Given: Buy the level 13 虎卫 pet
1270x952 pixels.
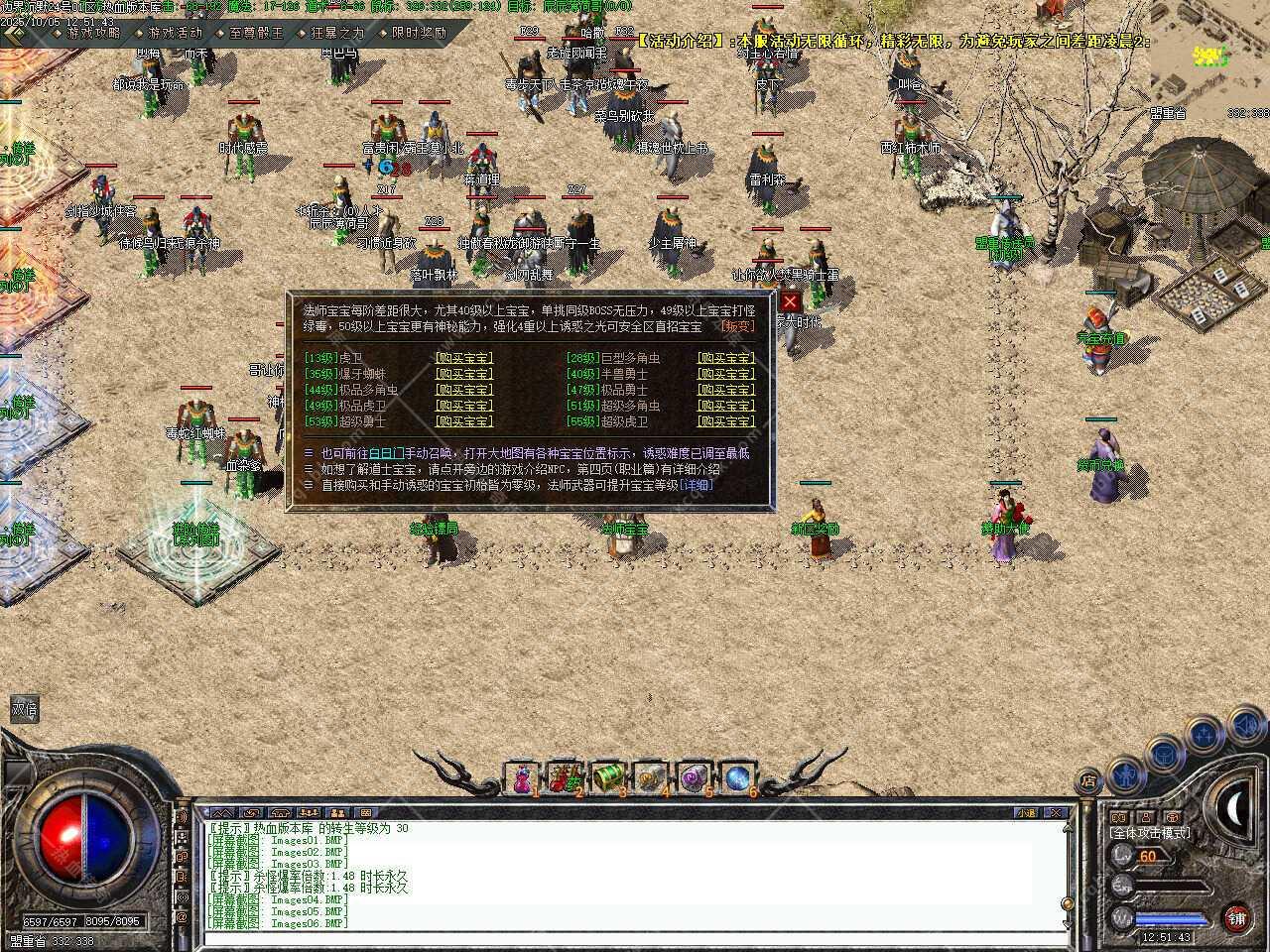Looking at the screenshot, I should coord(463,358).
